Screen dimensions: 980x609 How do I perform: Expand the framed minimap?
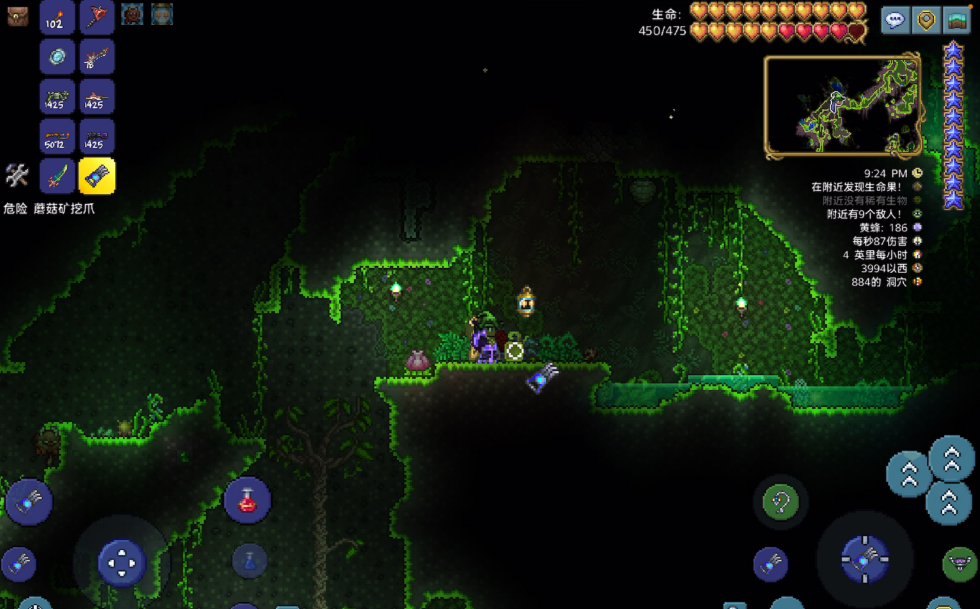pyautogui.click(x=843, y=105)
